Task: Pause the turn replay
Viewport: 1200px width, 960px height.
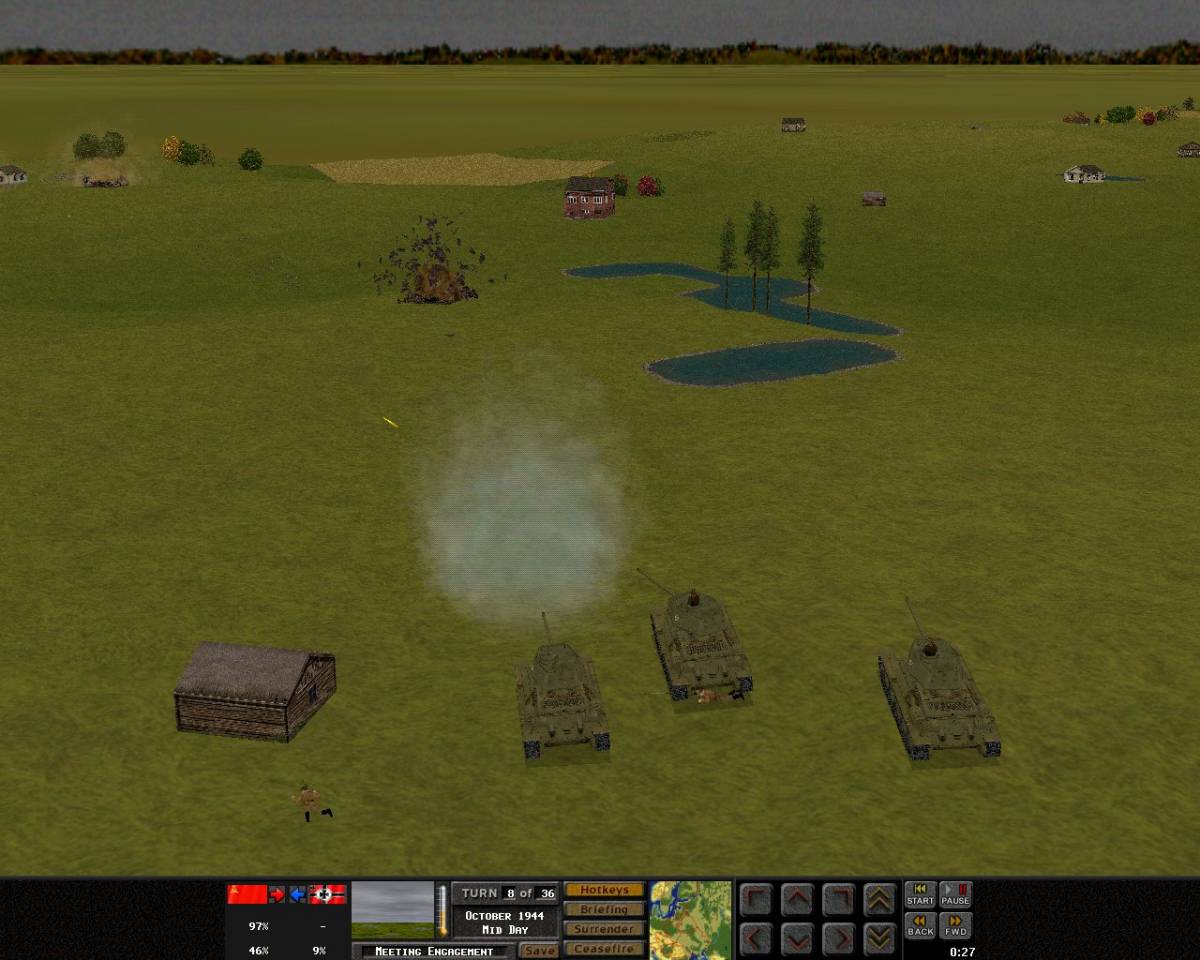Action: point(955,895)
